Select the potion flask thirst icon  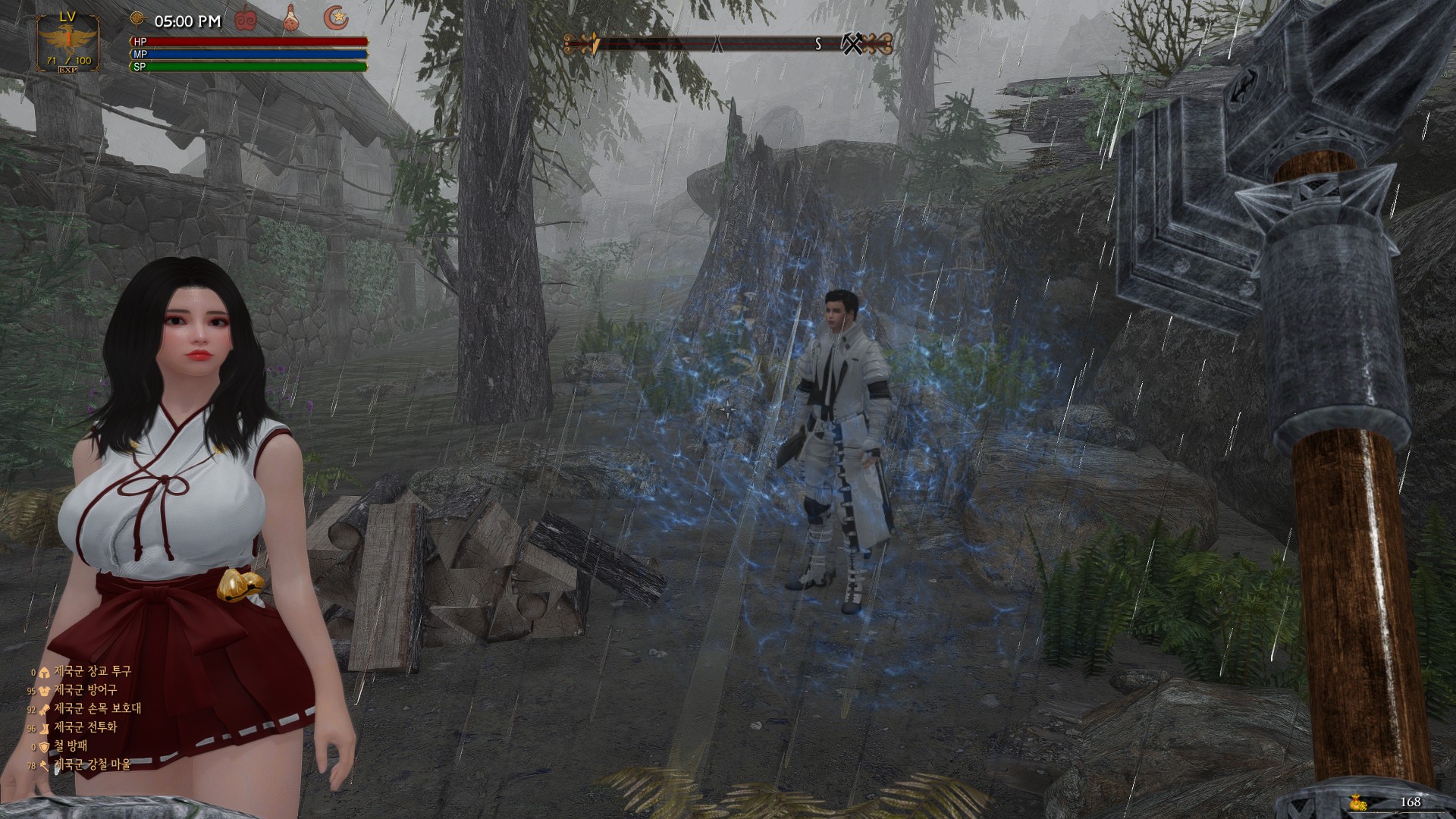click(290, 18)
